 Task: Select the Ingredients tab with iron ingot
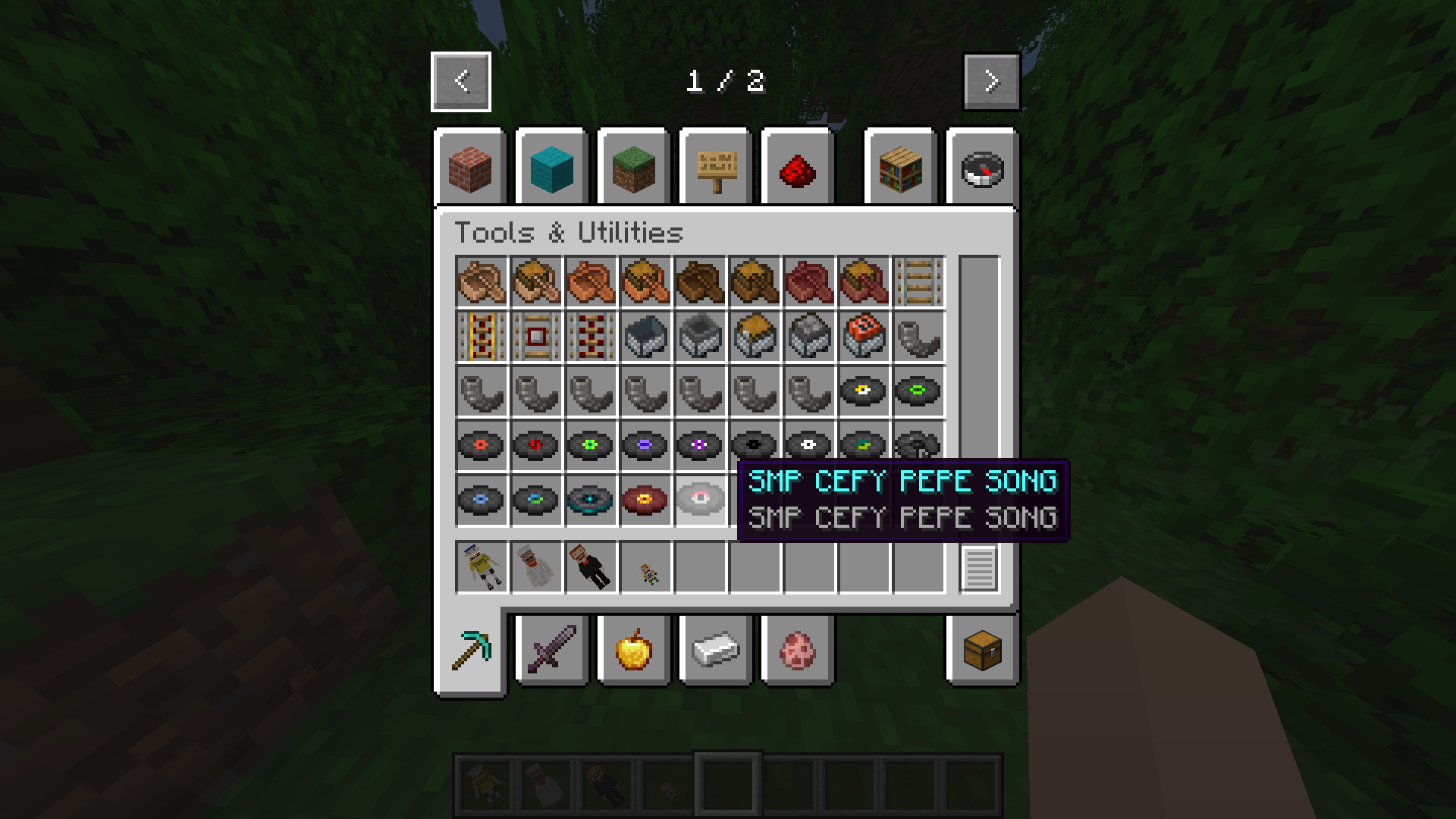716,650
